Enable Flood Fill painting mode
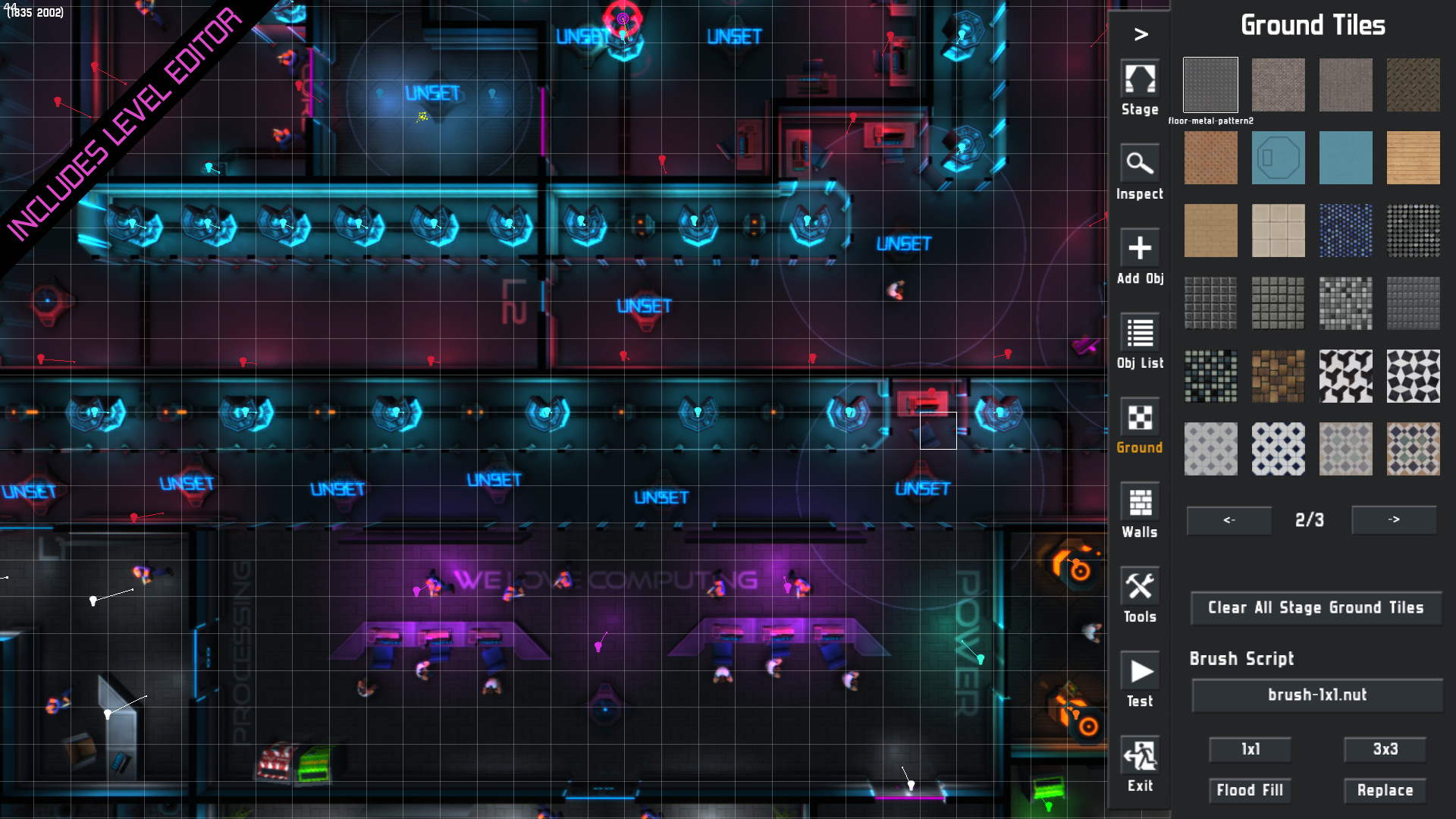1456x819 pixels. (x=1250, y=790)
